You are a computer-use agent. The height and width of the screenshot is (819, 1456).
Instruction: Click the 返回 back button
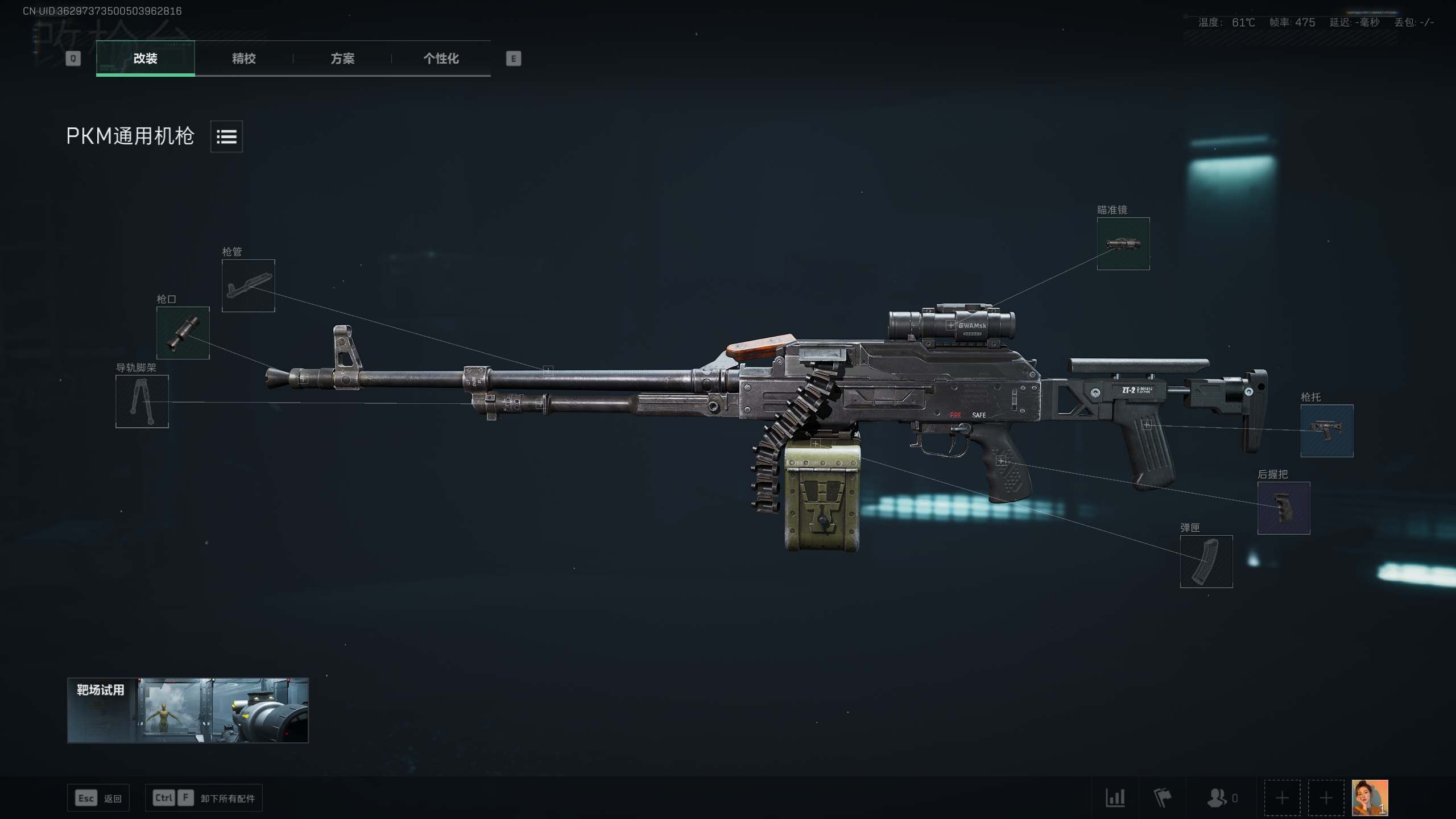click(x=98, y=798)
